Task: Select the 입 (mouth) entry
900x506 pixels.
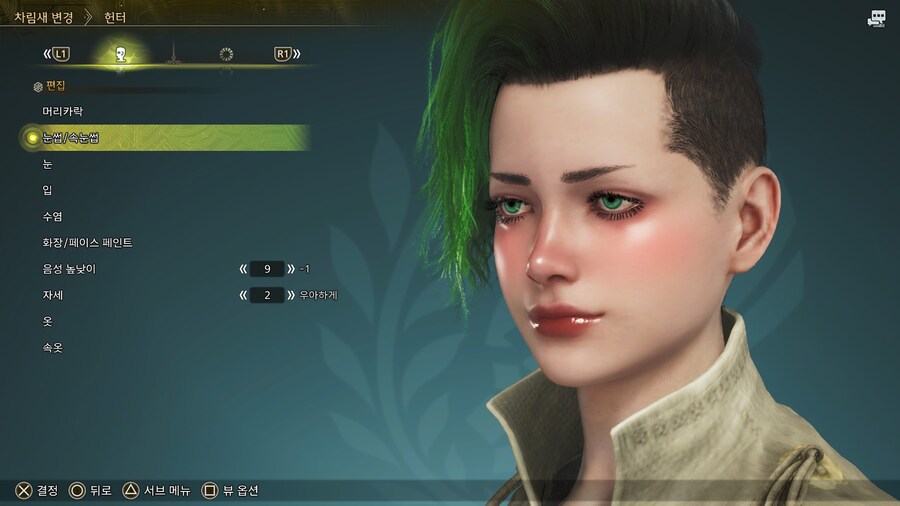Action: coord(48,190)
